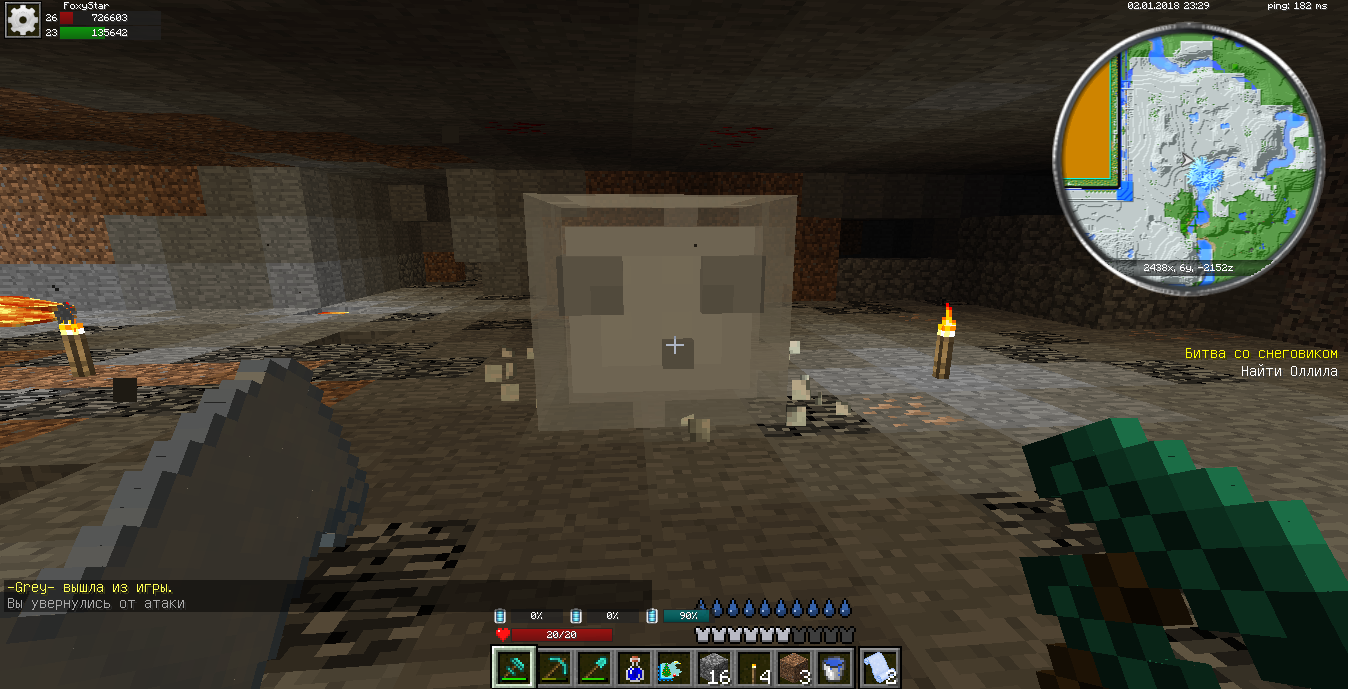Open the 'Битва со снеговиком' quest tracker
This screenshot has width=1348, height=689.
[x=1260, y=354]
